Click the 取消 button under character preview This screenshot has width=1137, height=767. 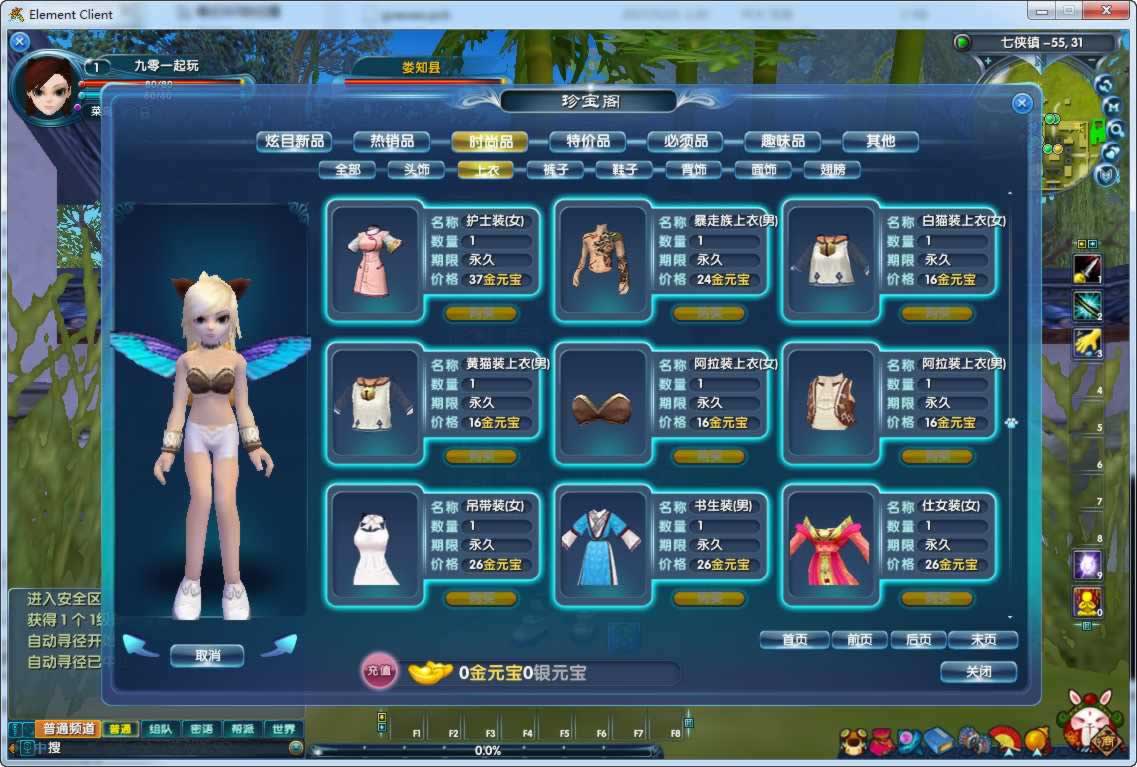(x=207, y=656)
